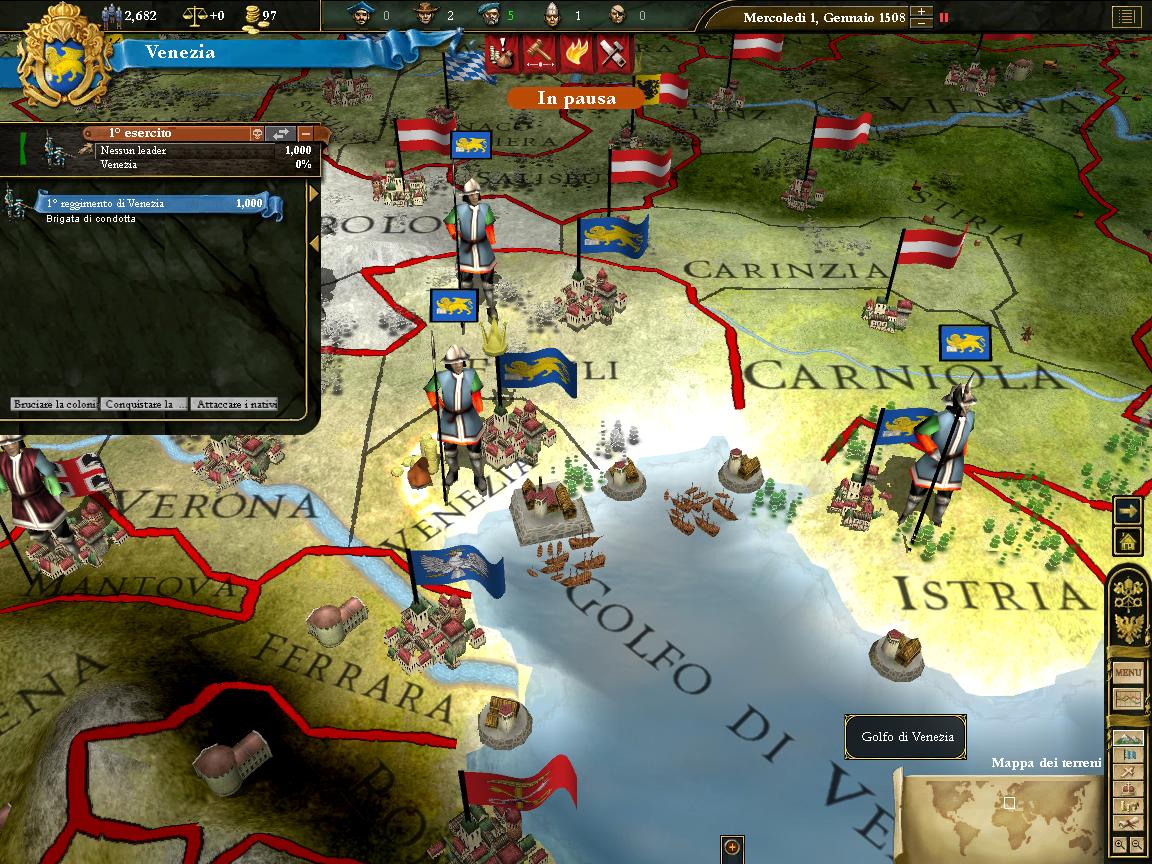Viewport: 1152px width, 864px height.
Task: Select 1° reggimento di Venezia row
Action: (155, 204)
